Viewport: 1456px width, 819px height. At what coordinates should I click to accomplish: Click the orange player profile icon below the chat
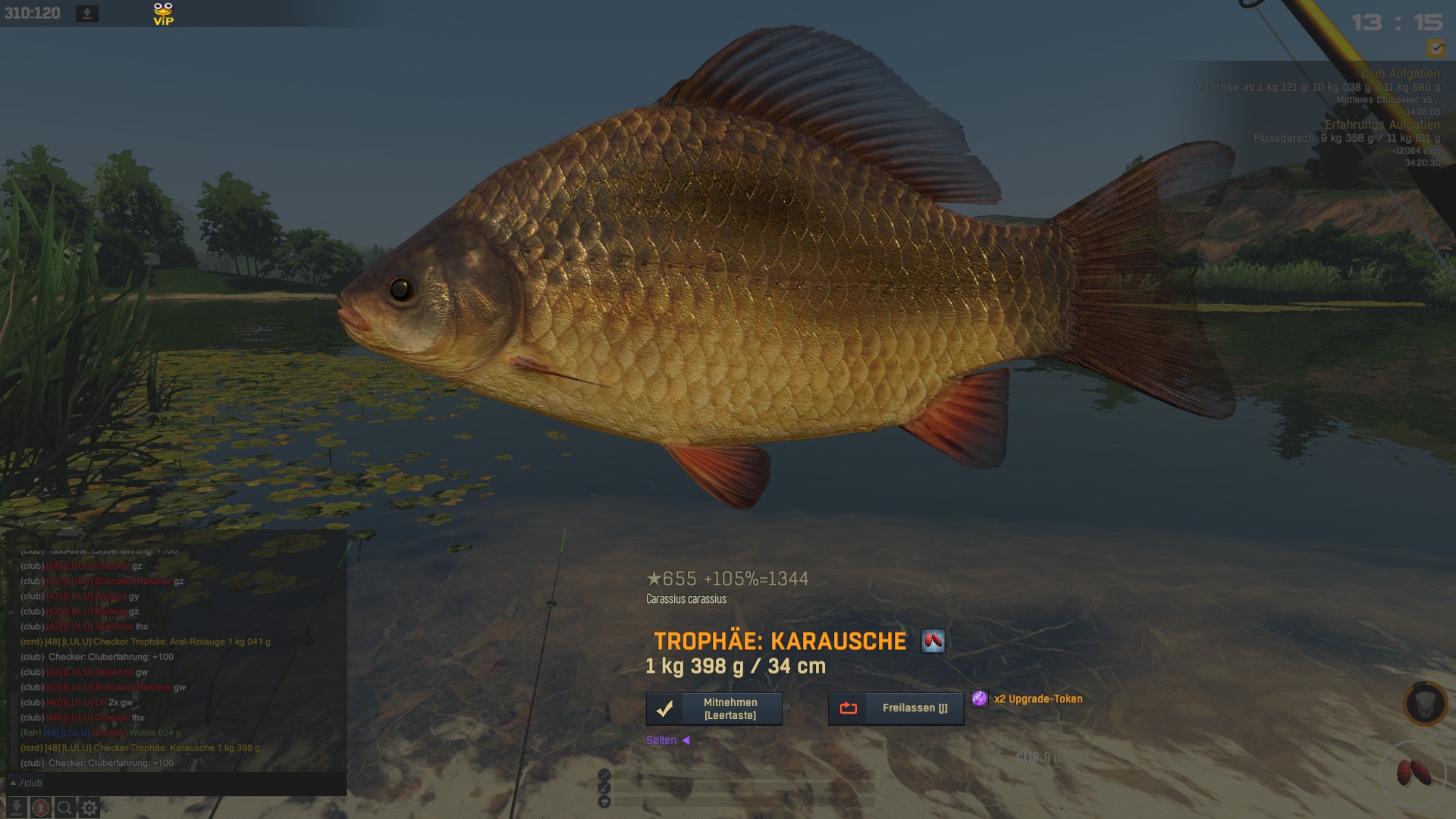tap(41, 808)
